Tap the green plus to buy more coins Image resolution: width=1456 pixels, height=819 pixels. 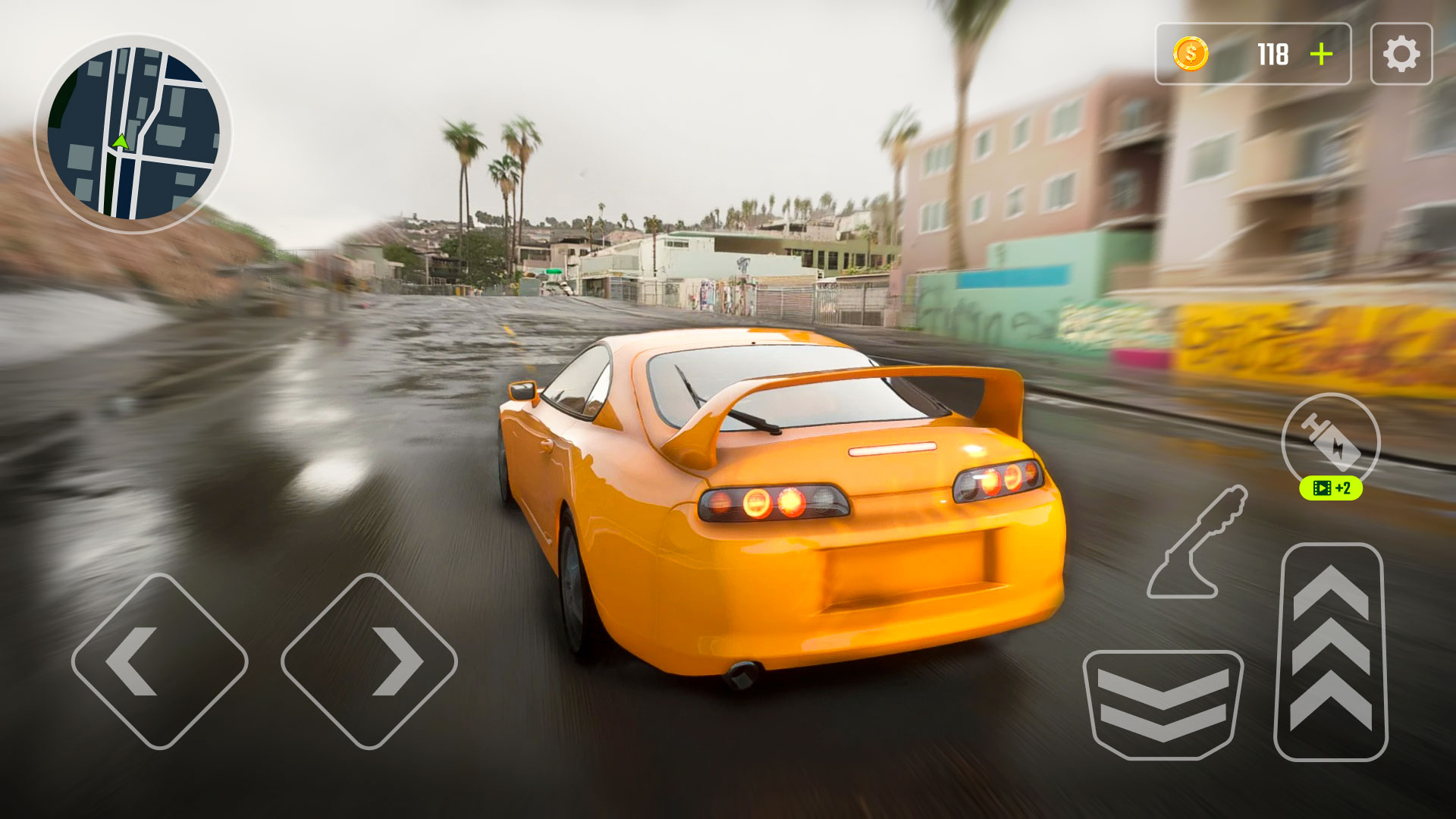[x=1321, y=53]
